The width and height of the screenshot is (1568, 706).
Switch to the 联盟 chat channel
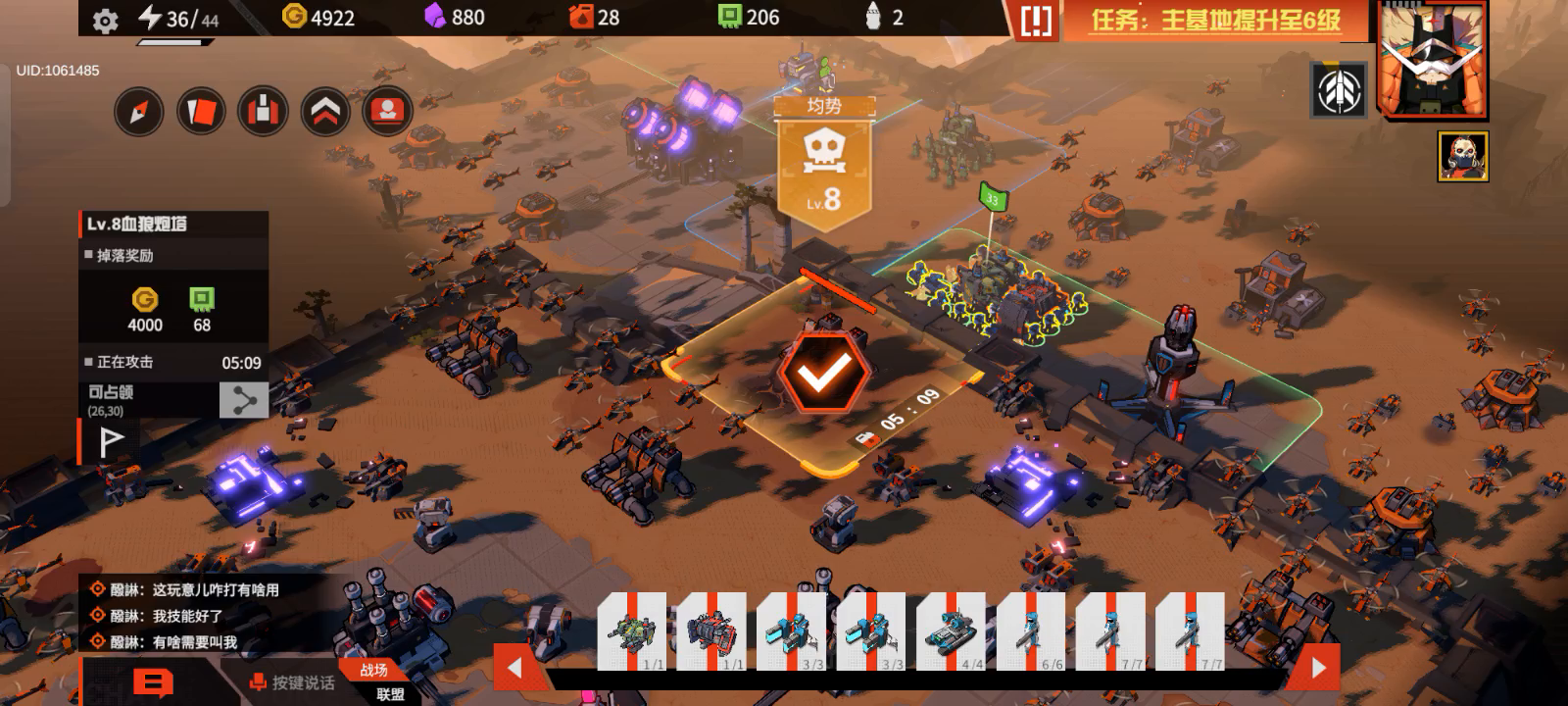coord(390,694)
